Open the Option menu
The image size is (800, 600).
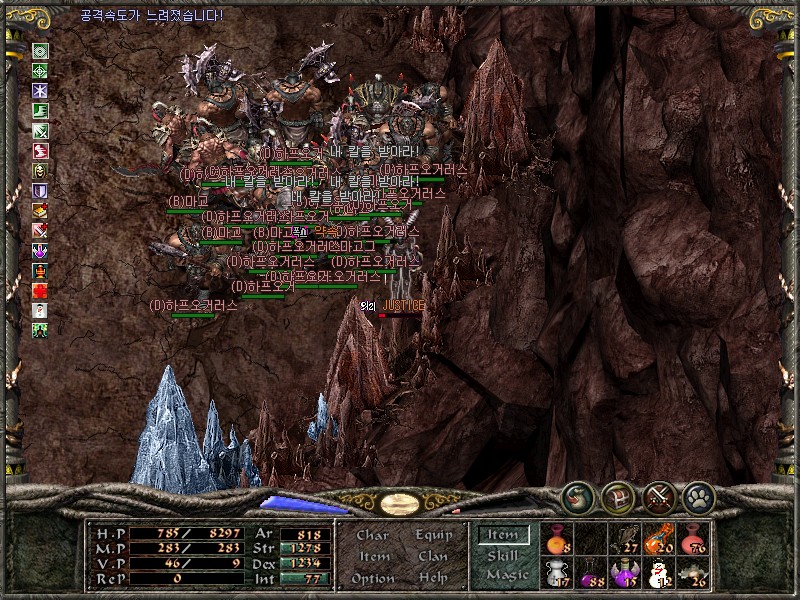click(x=372, y=578)
